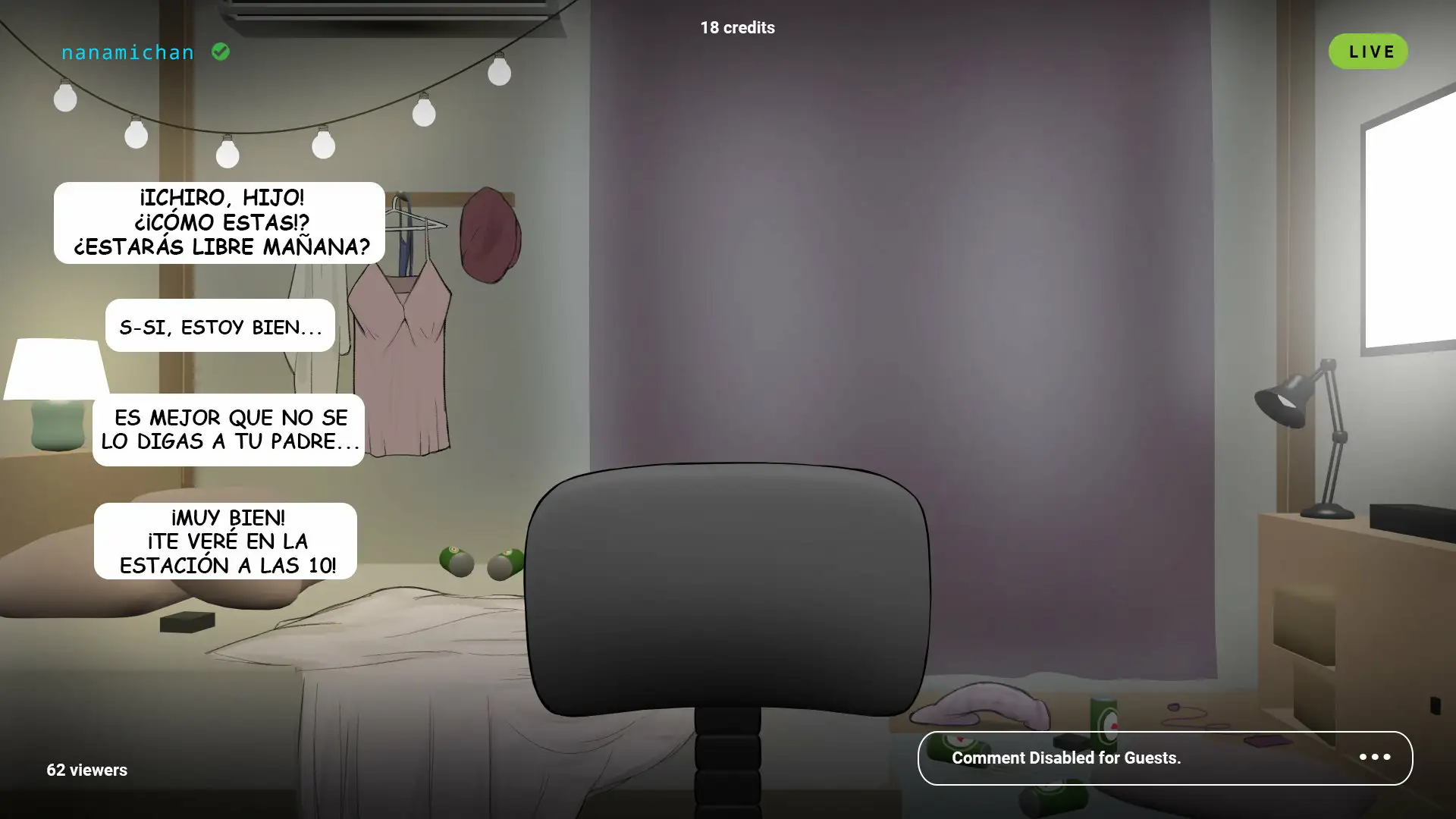Open the three-dots options menu
The image size is (1456, 819).
(x=1374, y=758)
